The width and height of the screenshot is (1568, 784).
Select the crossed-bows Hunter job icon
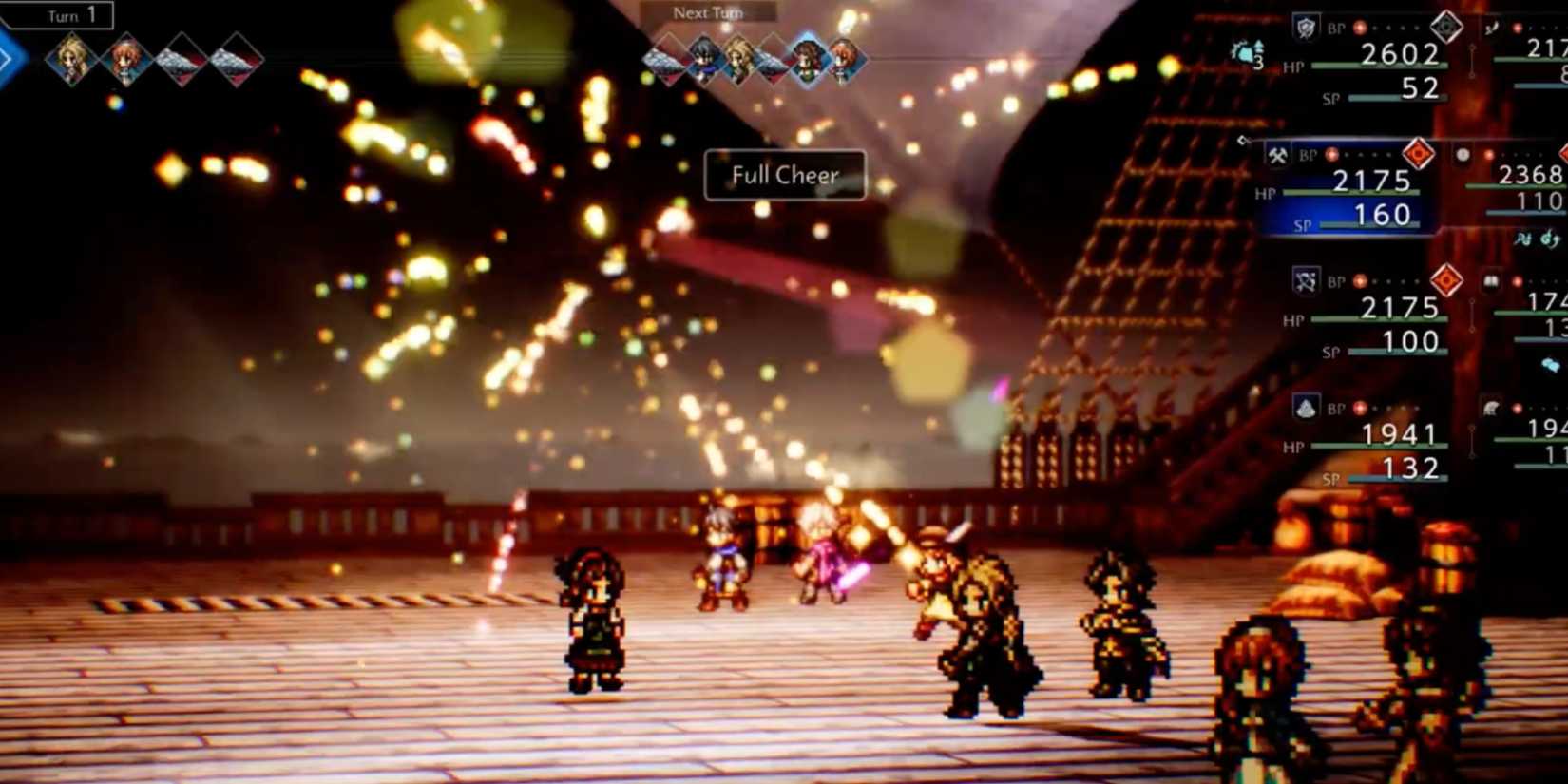coord(1305,280)
